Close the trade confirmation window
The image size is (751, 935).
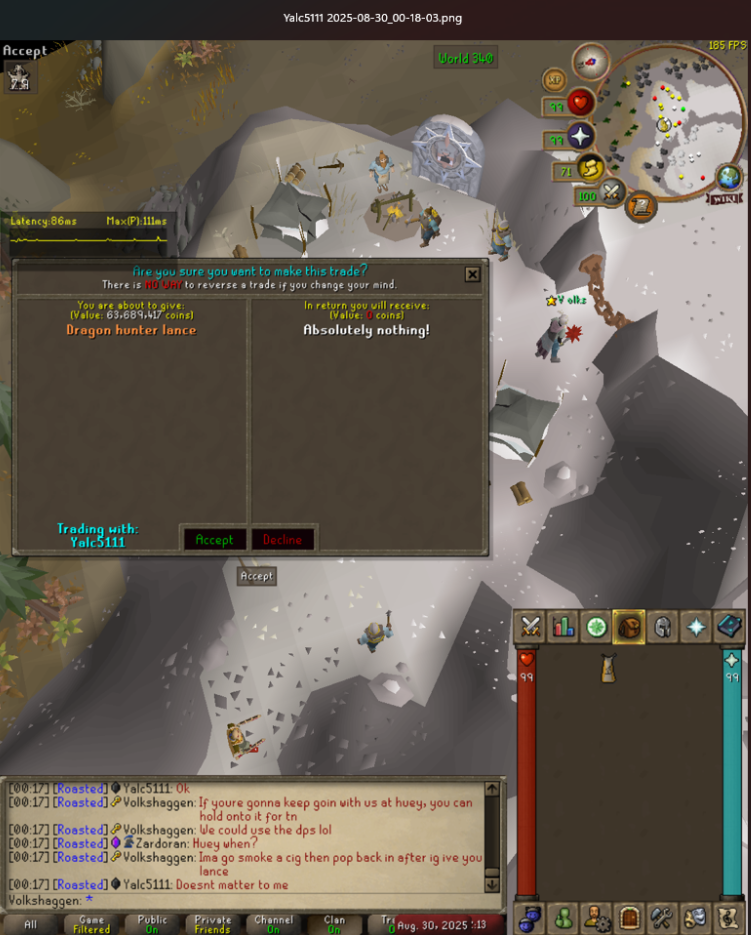(x=472, y=274)
